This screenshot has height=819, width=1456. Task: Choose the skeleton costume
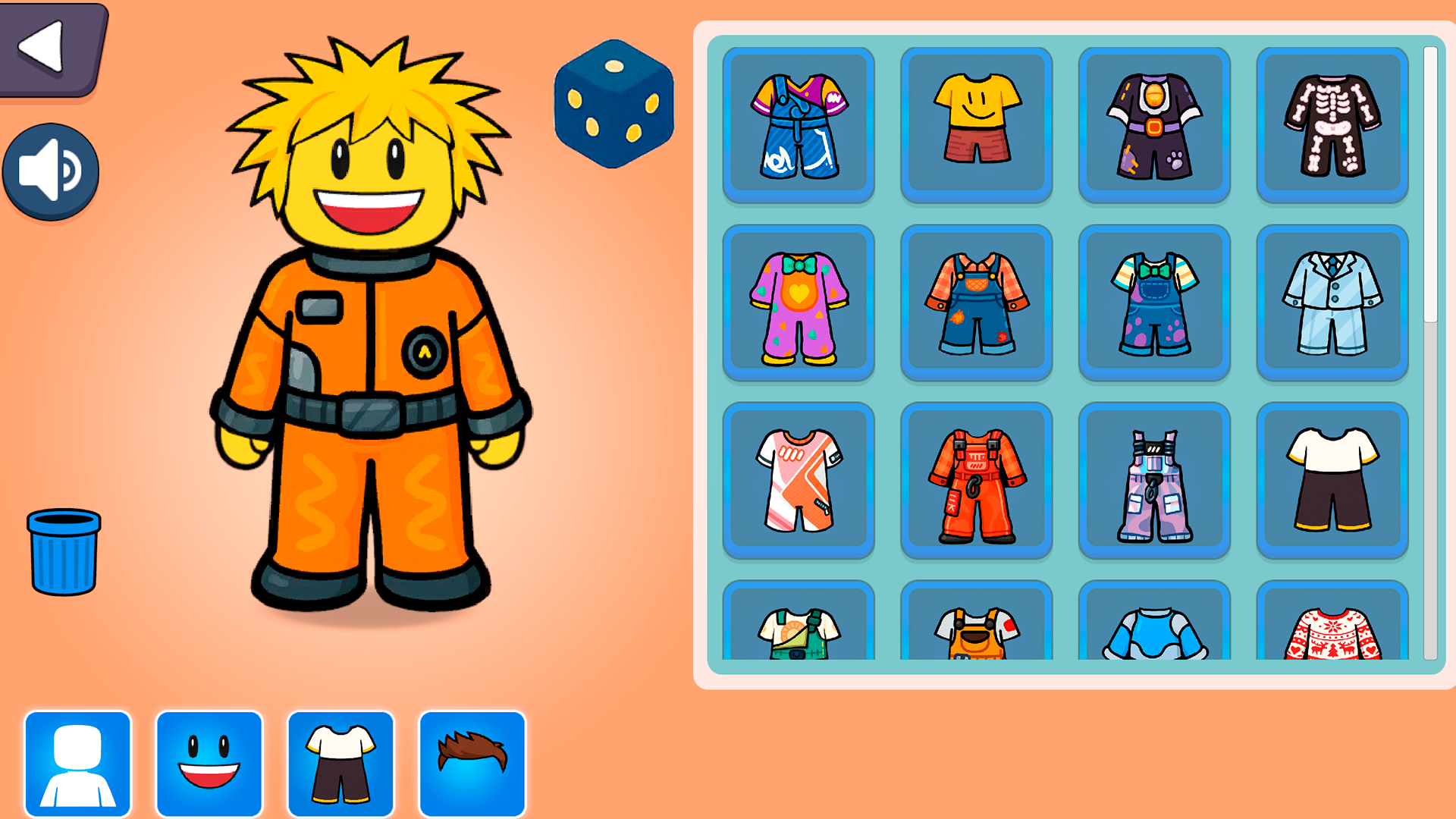coord(1332,124)
